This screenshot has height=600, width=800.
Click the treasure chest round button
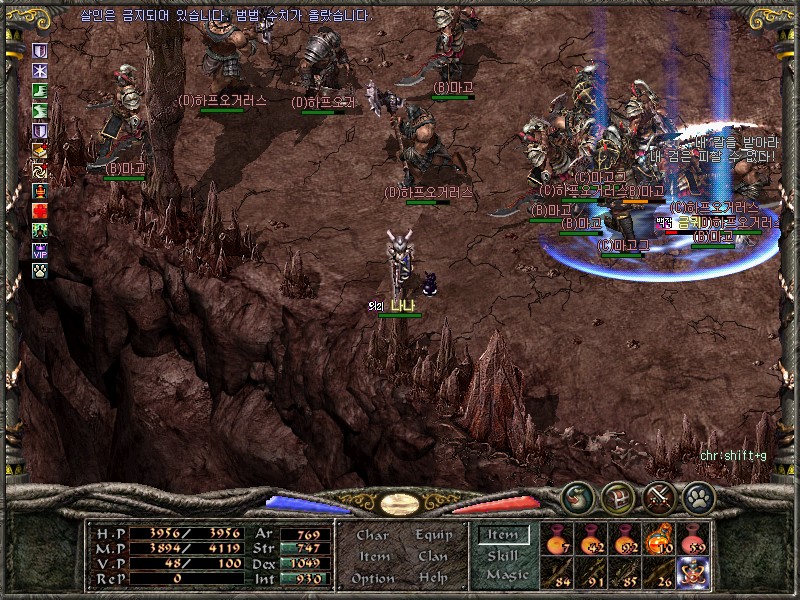click(618, 496)
